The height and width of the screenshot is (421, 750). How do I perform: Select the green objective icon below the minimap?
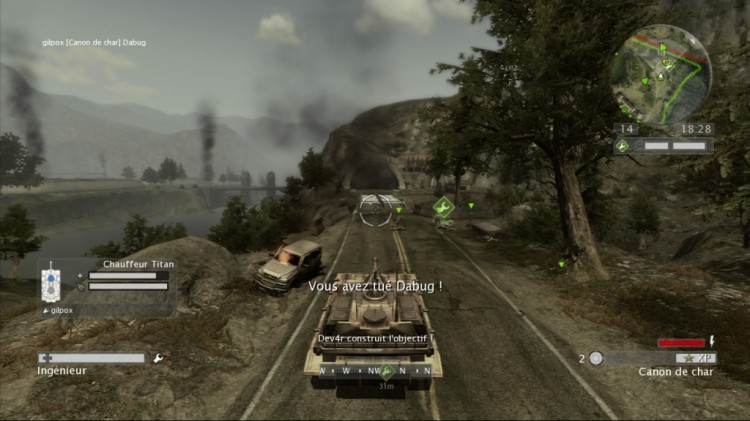click(x=622, y=146)
